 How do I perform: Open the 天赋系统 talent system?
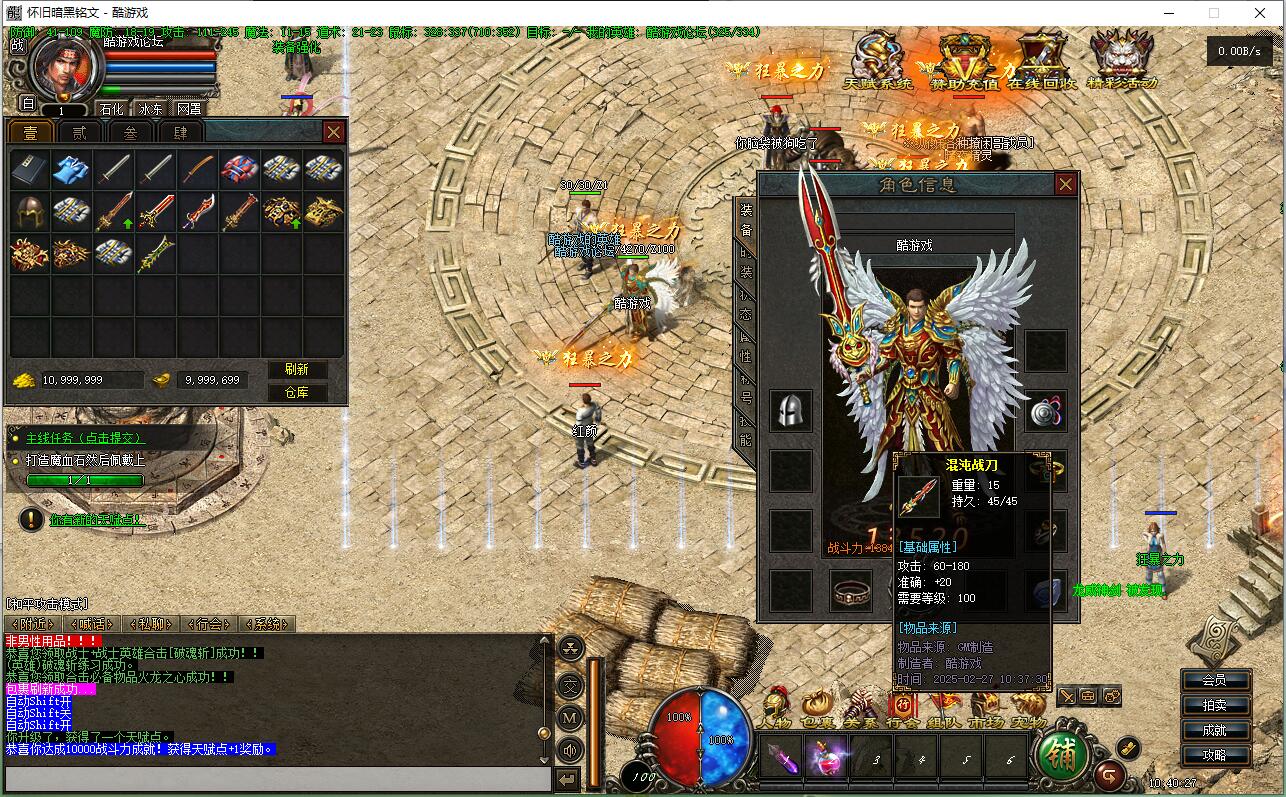point(878,62)
